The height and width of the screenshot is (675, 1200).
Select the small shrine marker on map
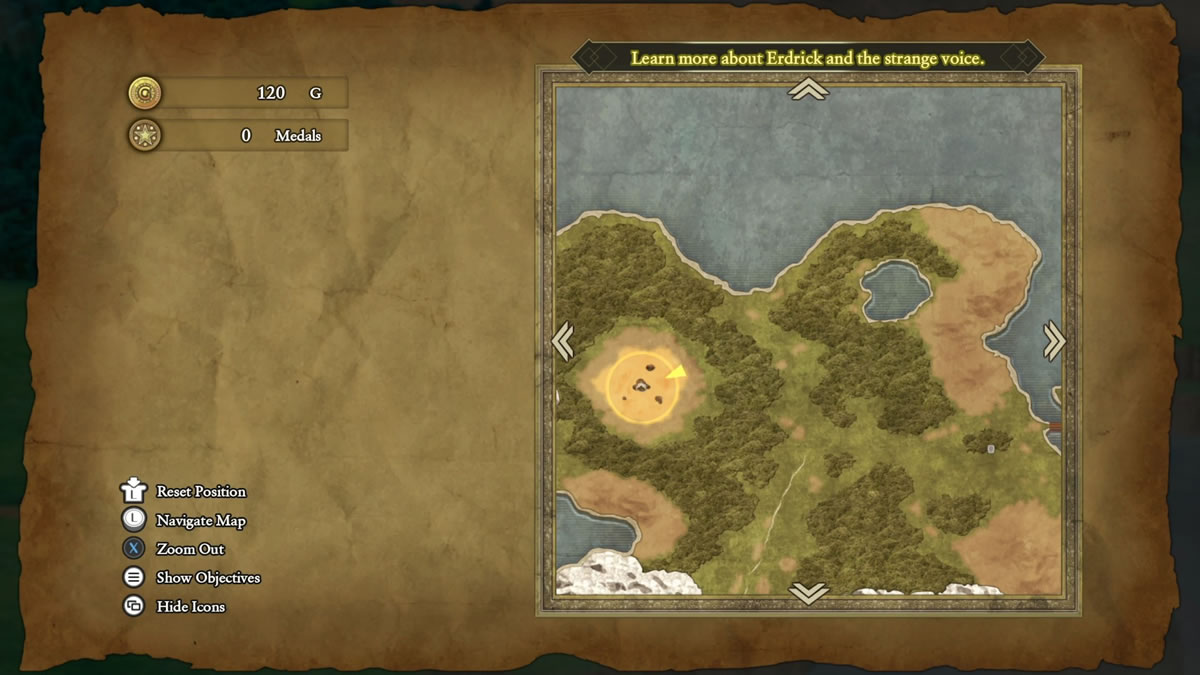[x=991, y=449]
